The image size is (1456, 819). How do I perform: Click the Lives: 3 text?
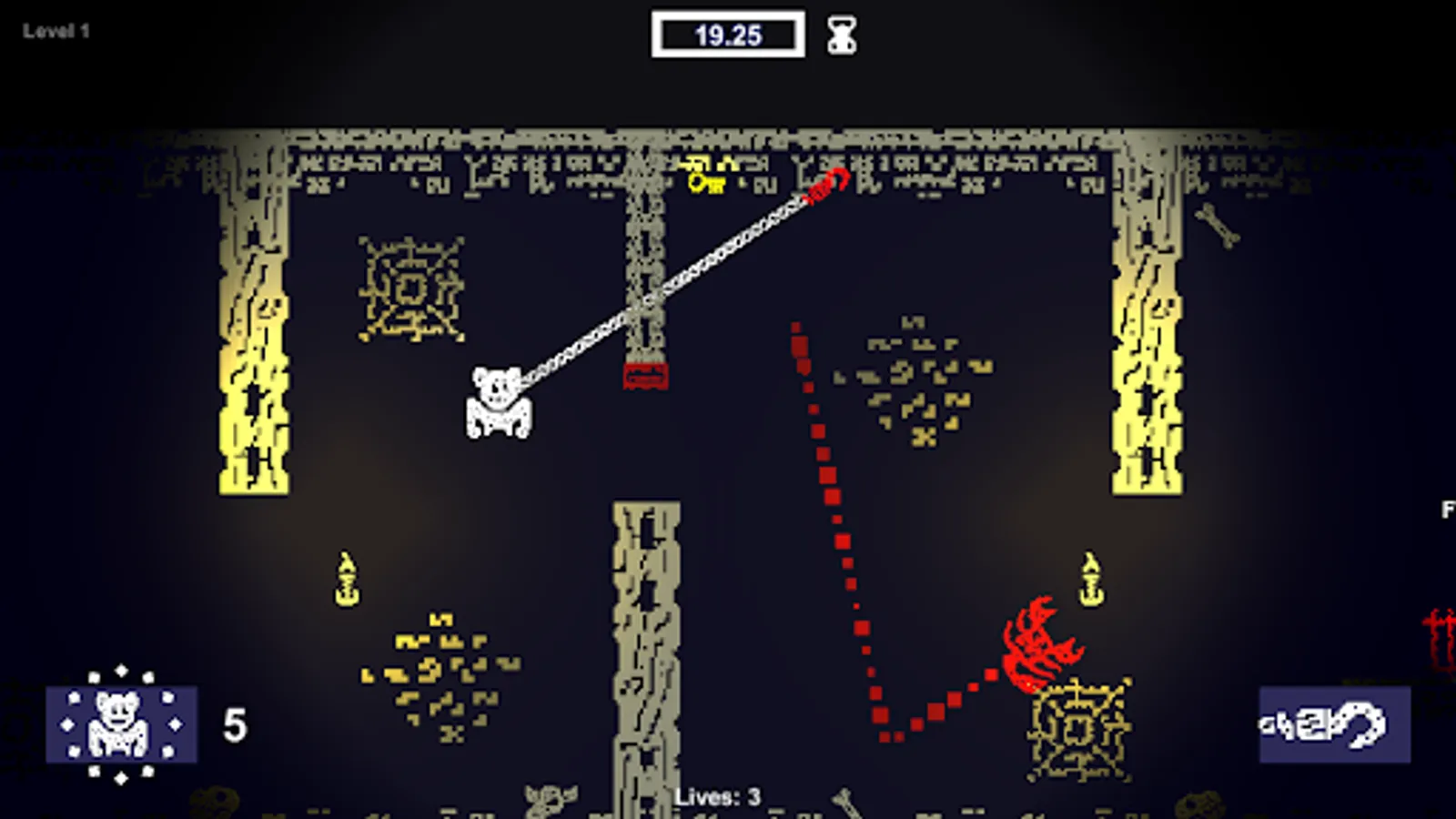click(719, 794)
